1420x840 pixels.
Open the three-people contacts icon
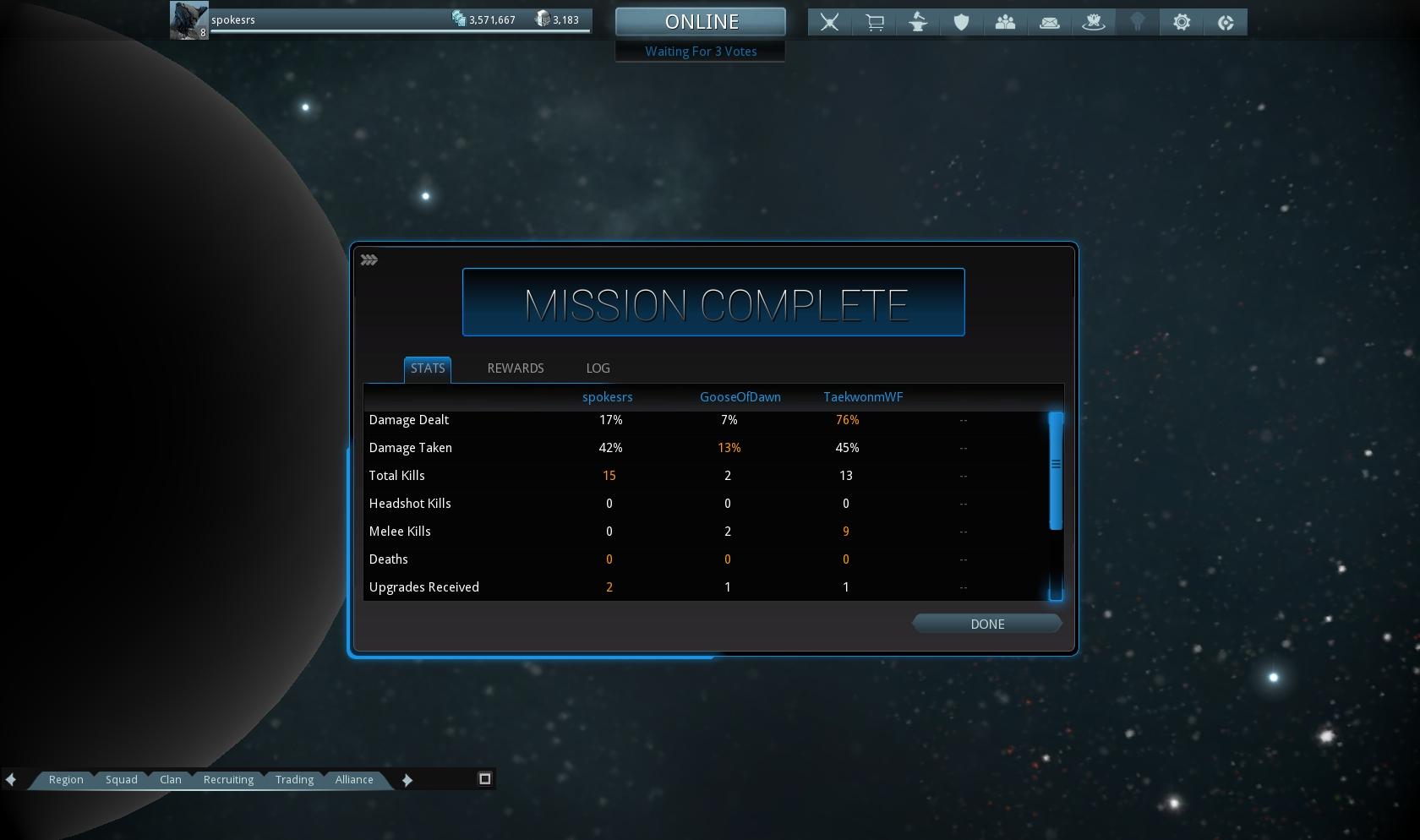pyautogui.click(x=1005, y=23)
